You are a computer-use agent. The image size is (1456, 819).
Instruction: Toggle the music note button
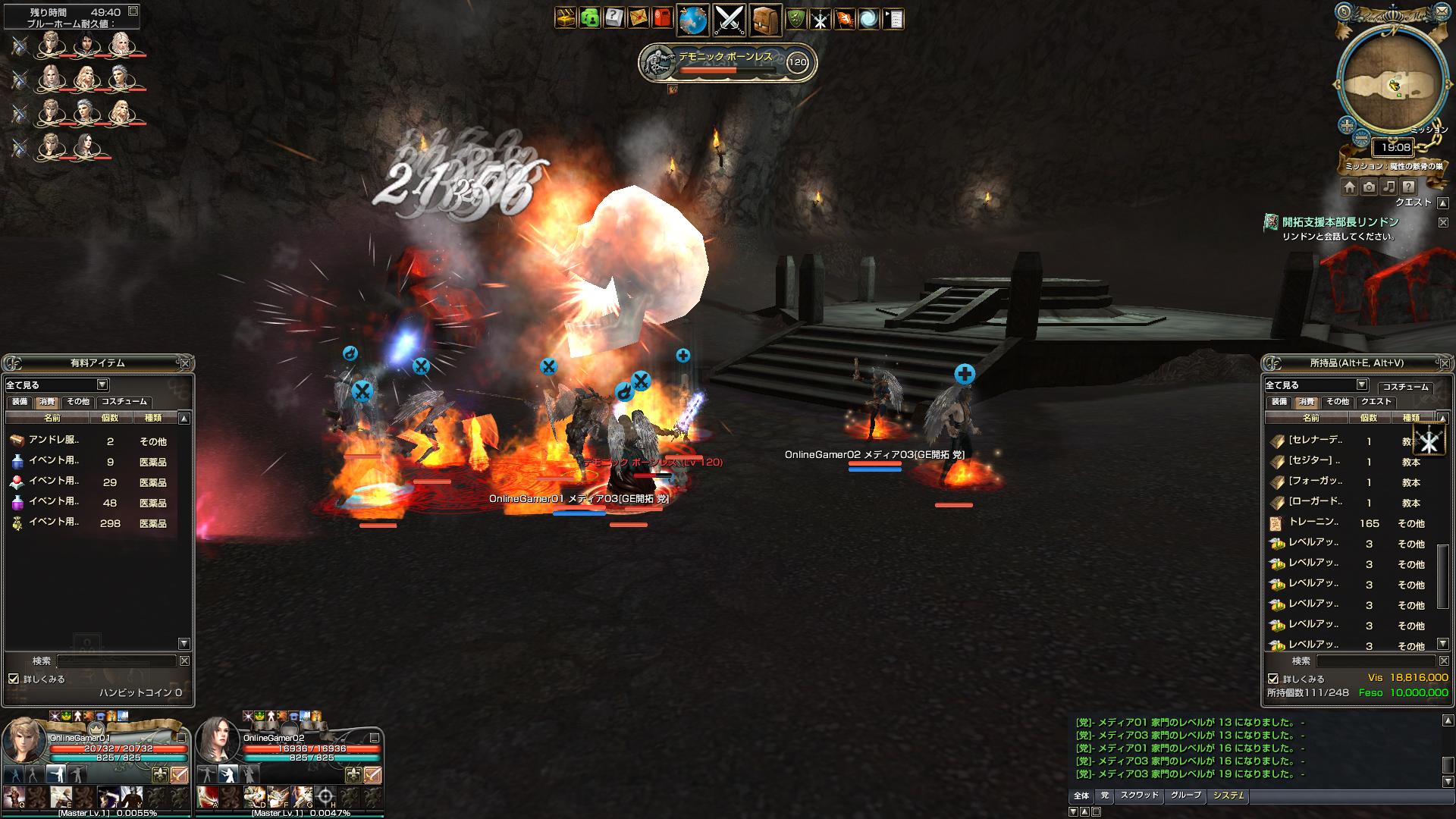pos(1389,187)
